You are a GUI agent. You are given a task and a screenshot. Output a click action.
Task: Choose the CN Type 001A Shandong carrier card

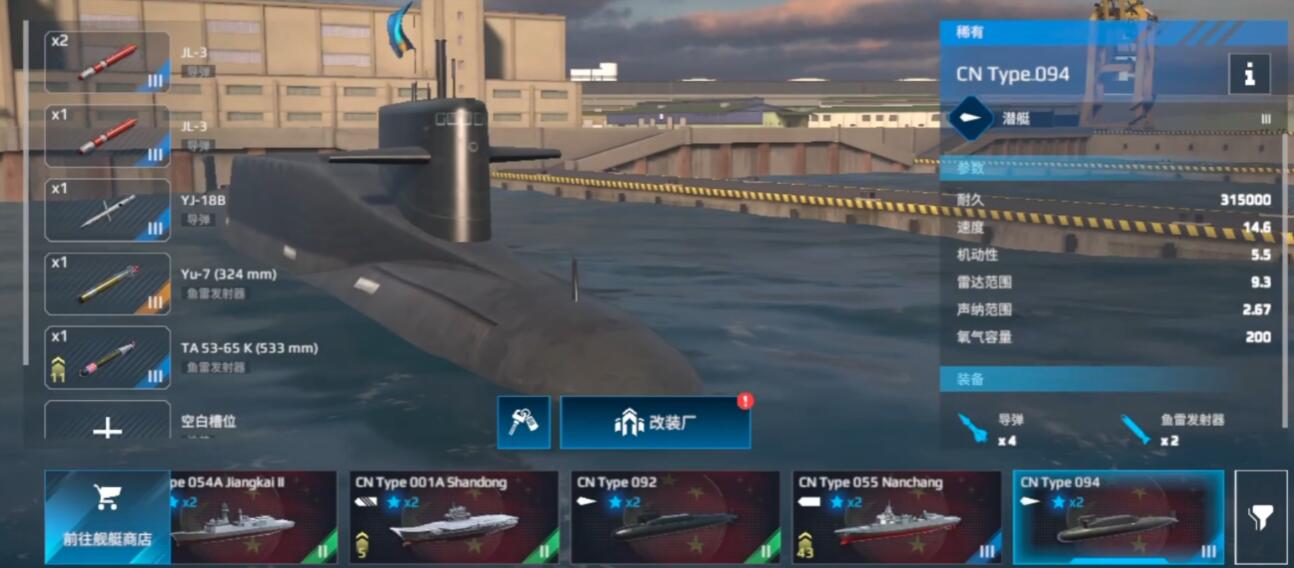[x=453, y=517]
